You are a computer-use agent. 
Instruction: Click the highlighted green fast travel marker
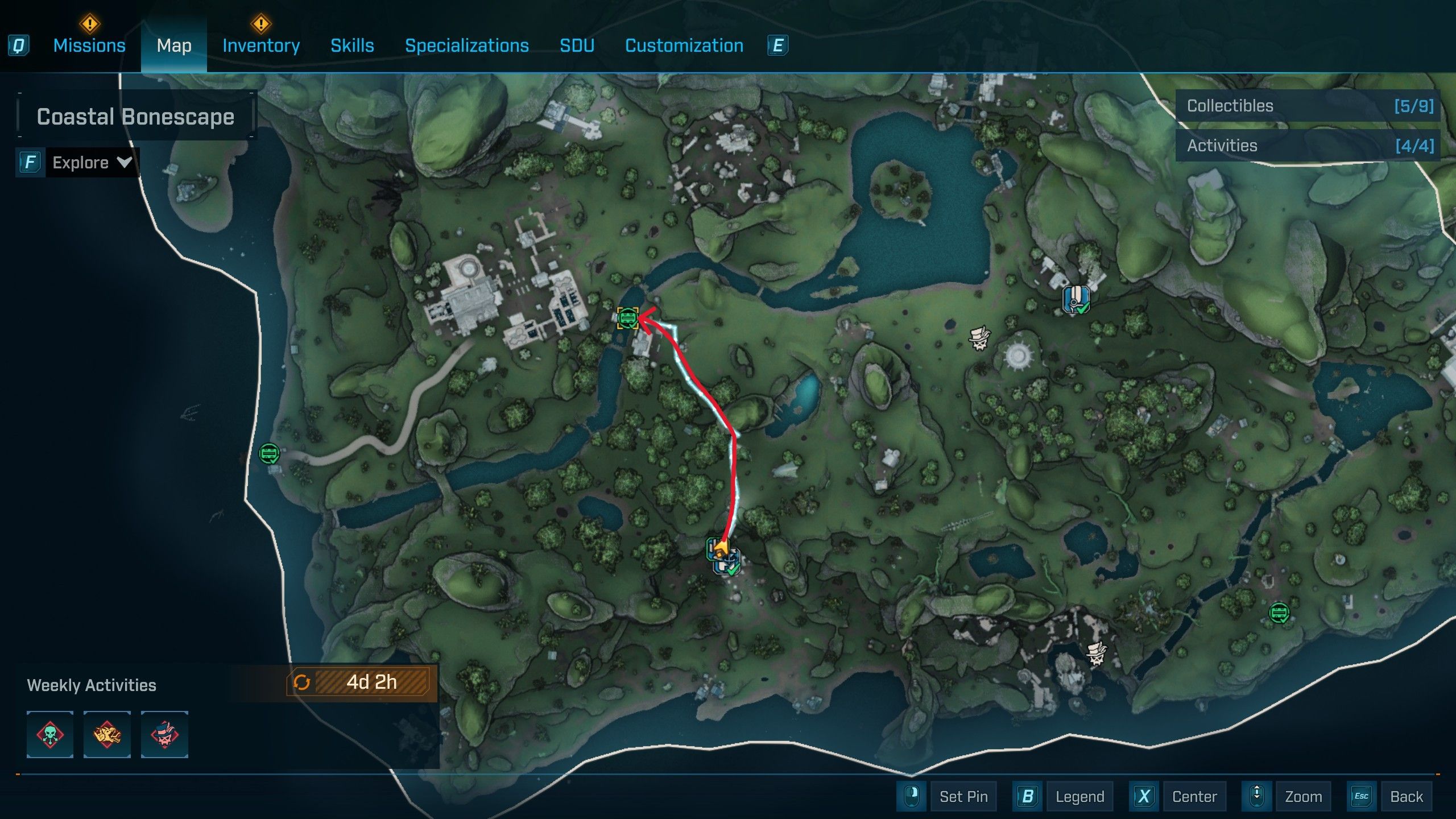627,318
